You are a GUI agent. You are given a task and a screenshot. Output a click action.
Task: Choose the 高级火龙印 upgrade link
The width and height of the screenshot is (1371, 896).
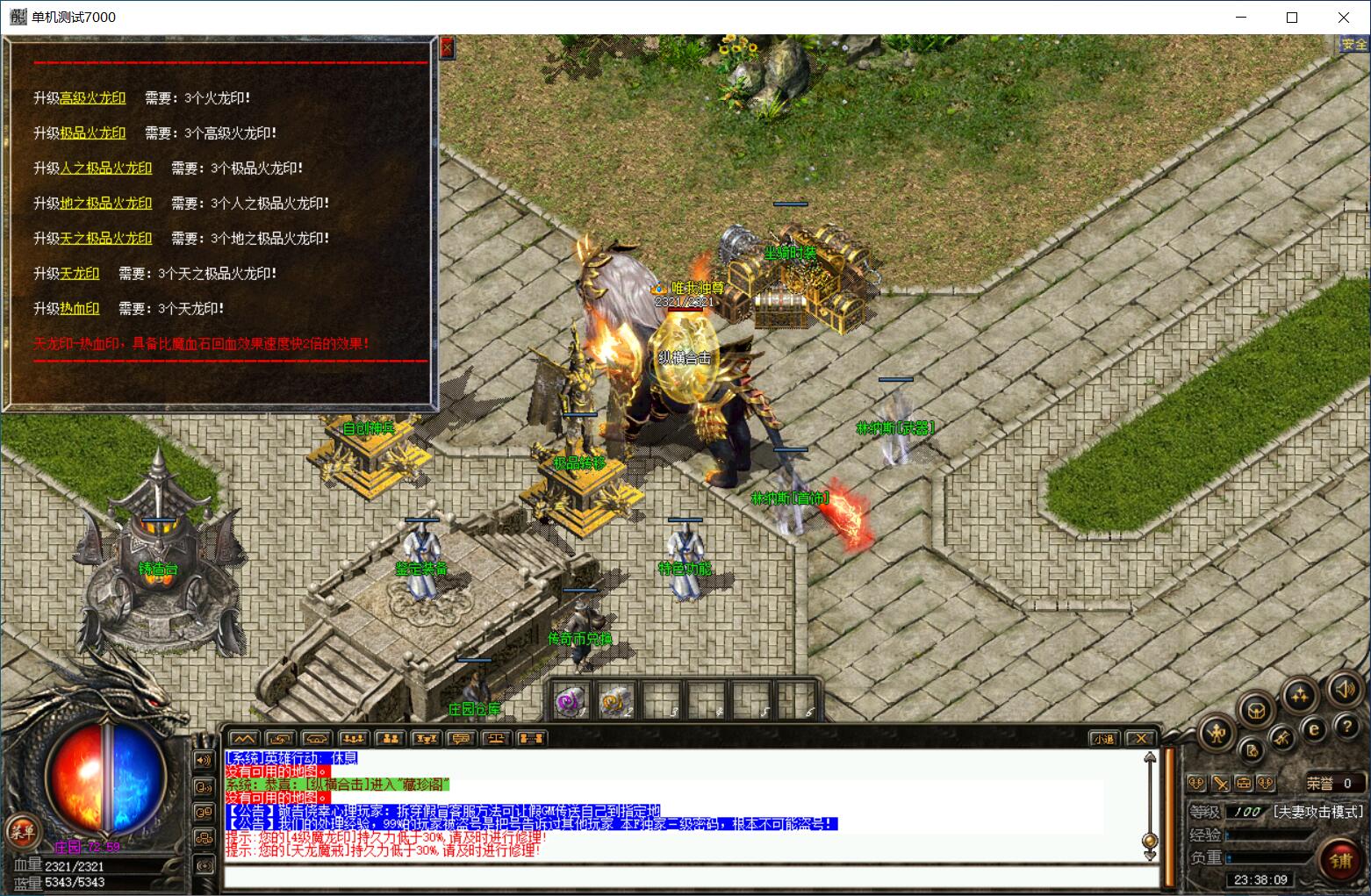pyautogui.click(x=92, y=98)
